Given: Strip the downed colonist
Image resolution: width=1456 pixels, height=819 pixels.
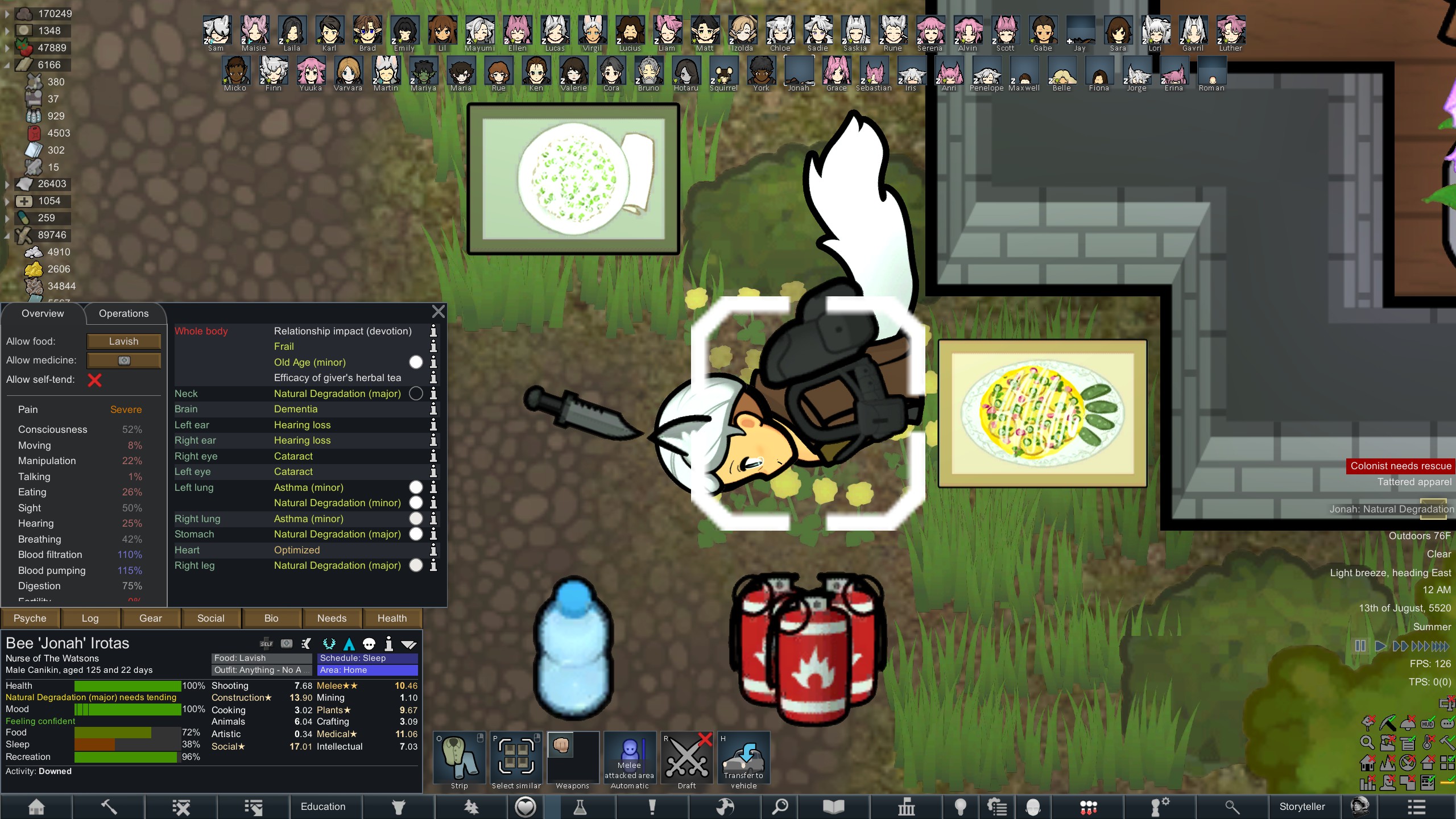Looking at the screenshot, I should pyautogui.click(x=460, y=760).
